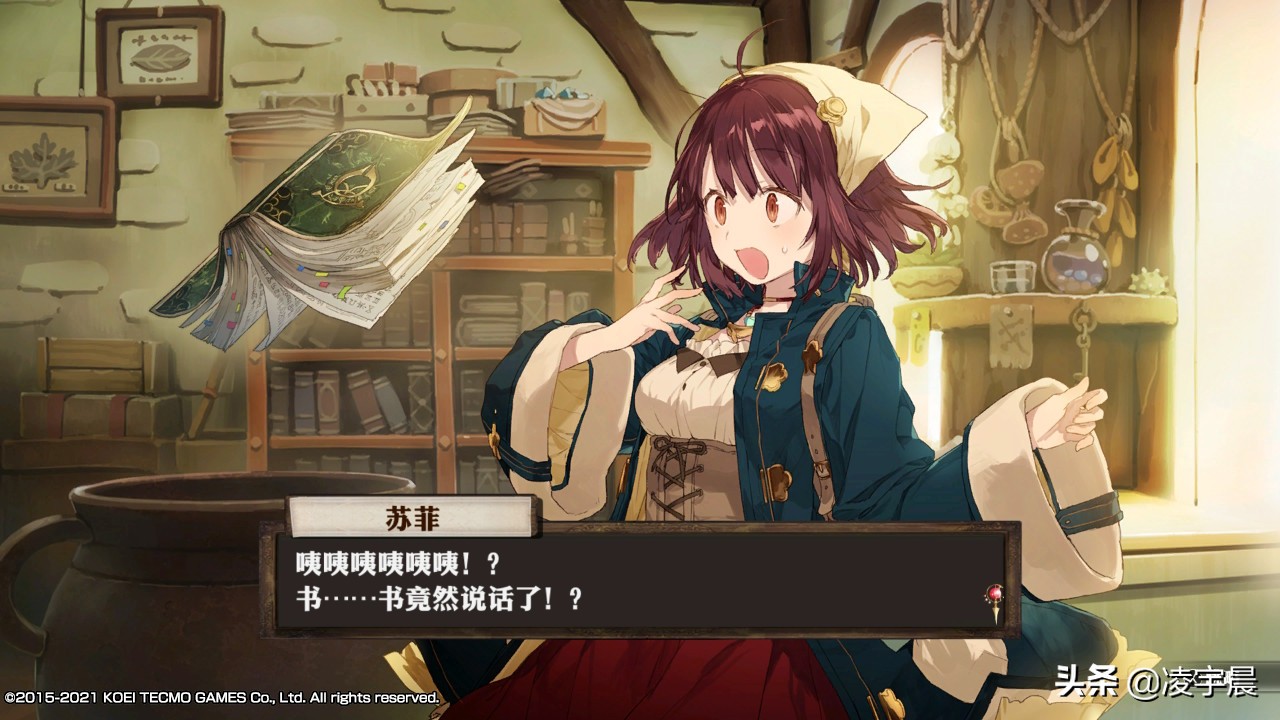Advance the dialogue text box
Viewport: 1280px width, 720px height.
tap(640, 581)
